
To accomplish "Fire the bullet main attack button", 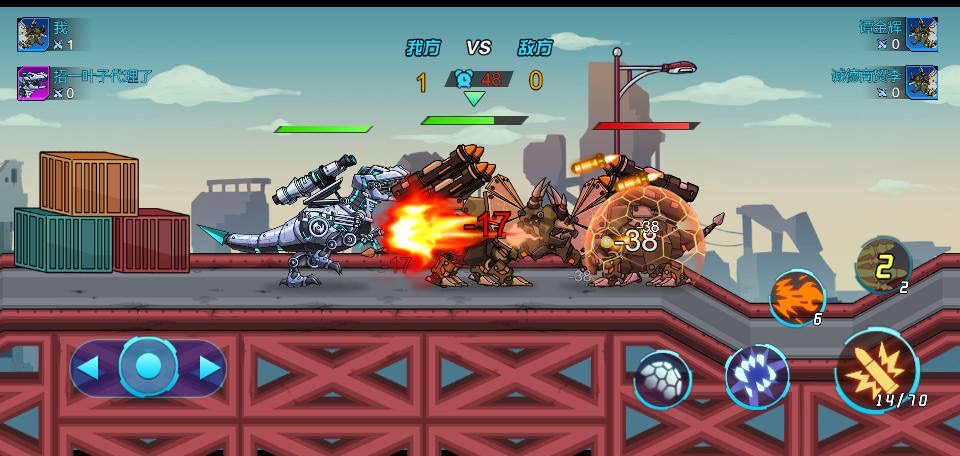I will (x=875, y=371).
